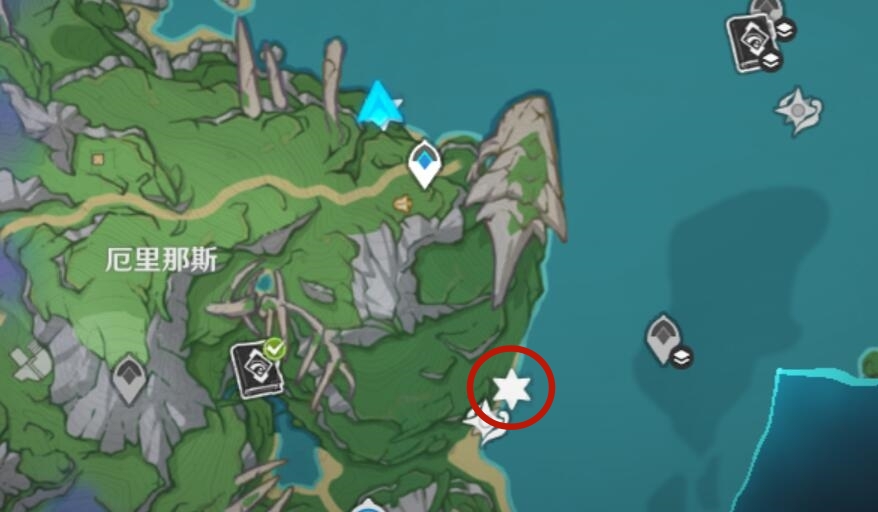The width and height of the screenshot is (878, 512).
Task: Select the activated teleport waypoint with blue diamond
Action: [x=425, y=164]
